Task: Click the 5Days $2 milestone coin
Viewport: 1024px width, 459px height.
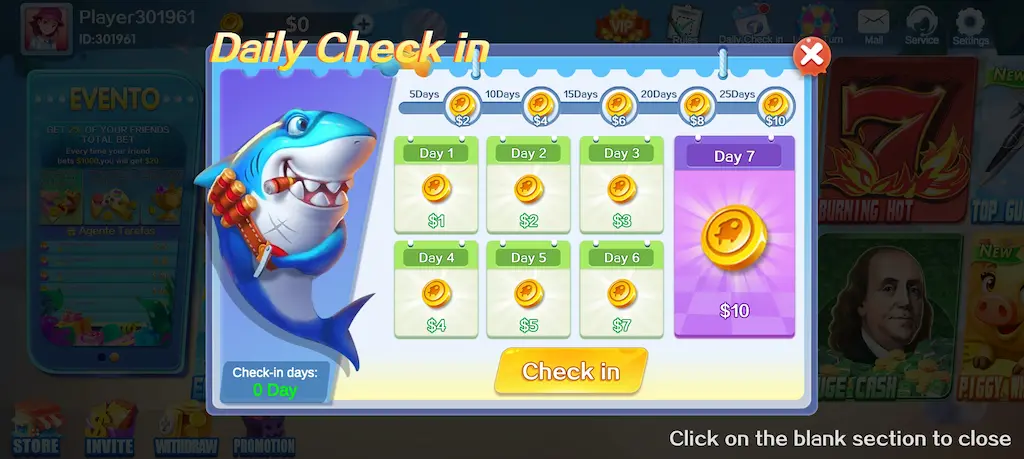Action: 462,104
